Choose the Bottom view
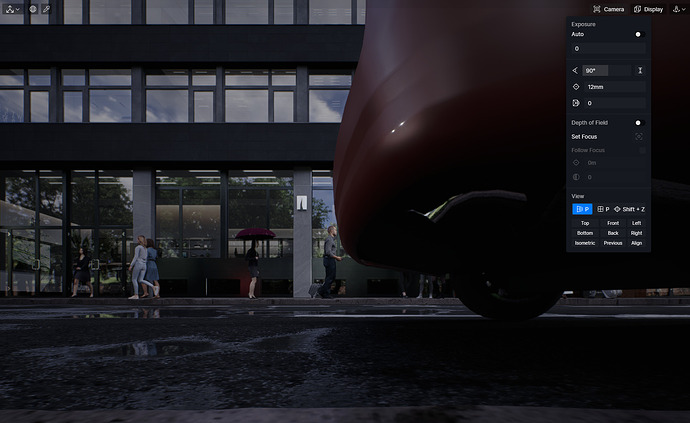 coord(585,232)
